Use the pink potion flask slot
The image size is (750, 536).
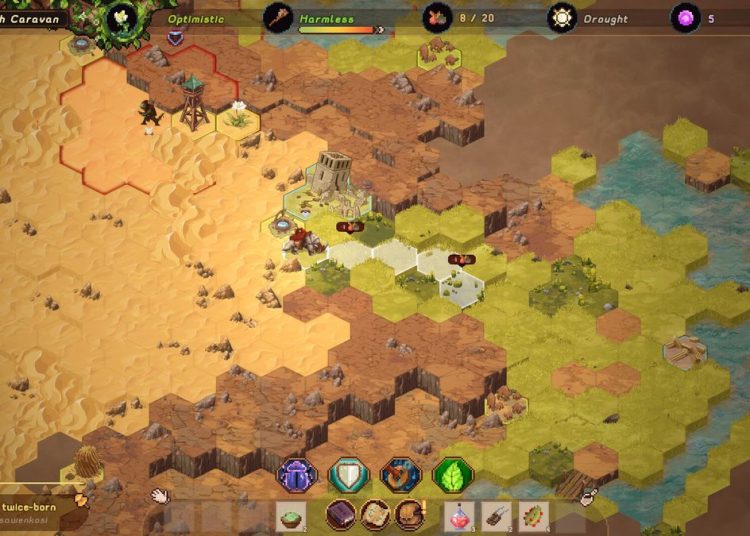458,516
